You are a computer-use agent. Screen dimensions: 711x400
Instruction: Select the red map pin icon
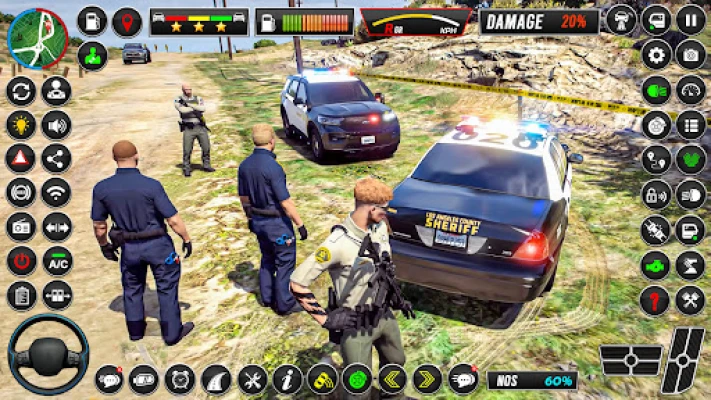point(126,21)
